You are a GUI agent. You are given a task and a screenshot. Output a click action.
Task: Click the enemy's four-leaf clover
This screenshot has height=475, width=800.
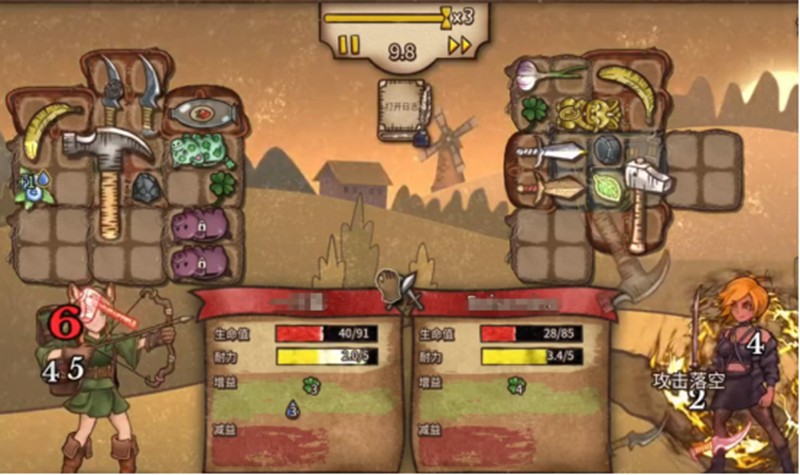tap(532, 112)
